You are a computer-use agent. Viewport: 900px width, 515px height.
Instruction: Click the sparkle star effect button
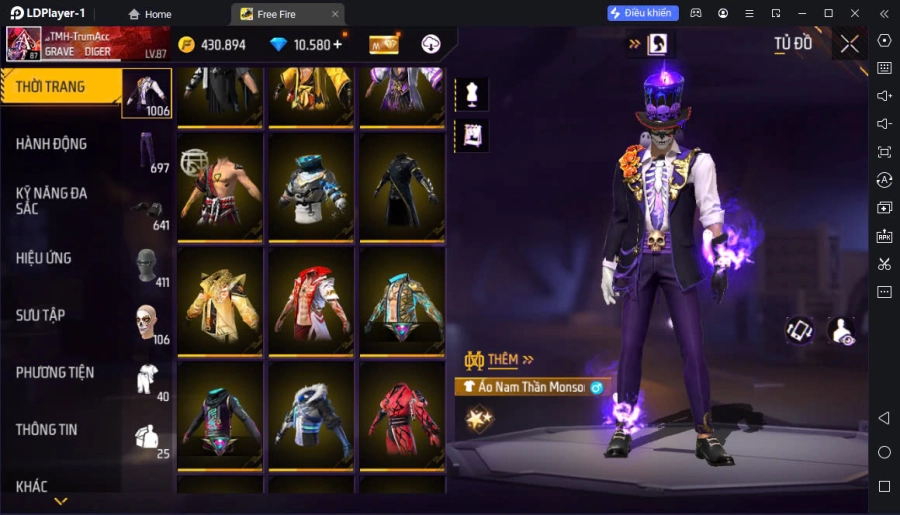click(480, 418)
